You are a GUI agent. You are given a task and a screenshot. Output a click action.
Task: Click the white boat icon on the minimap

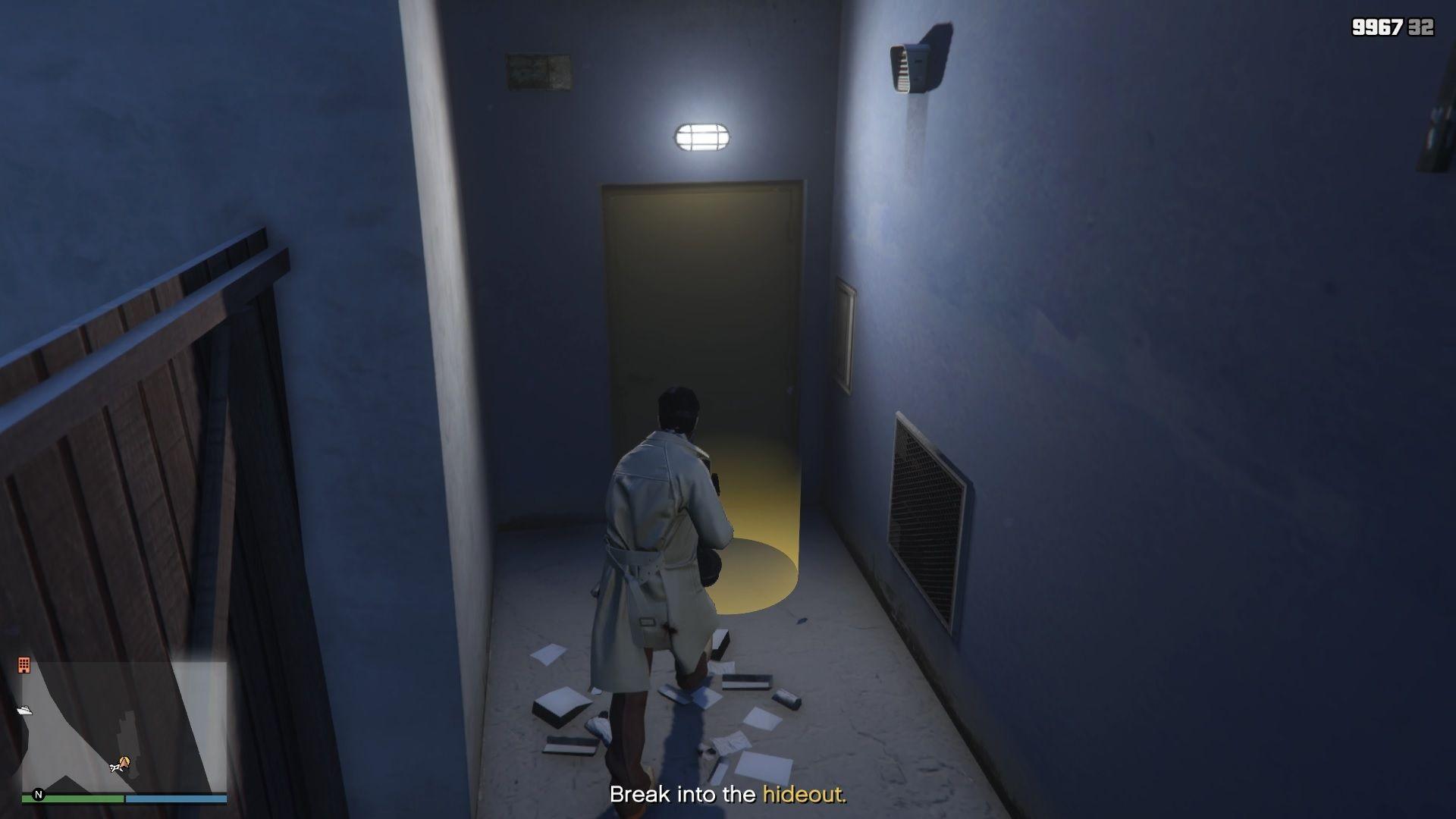click(x=25, y=710)
